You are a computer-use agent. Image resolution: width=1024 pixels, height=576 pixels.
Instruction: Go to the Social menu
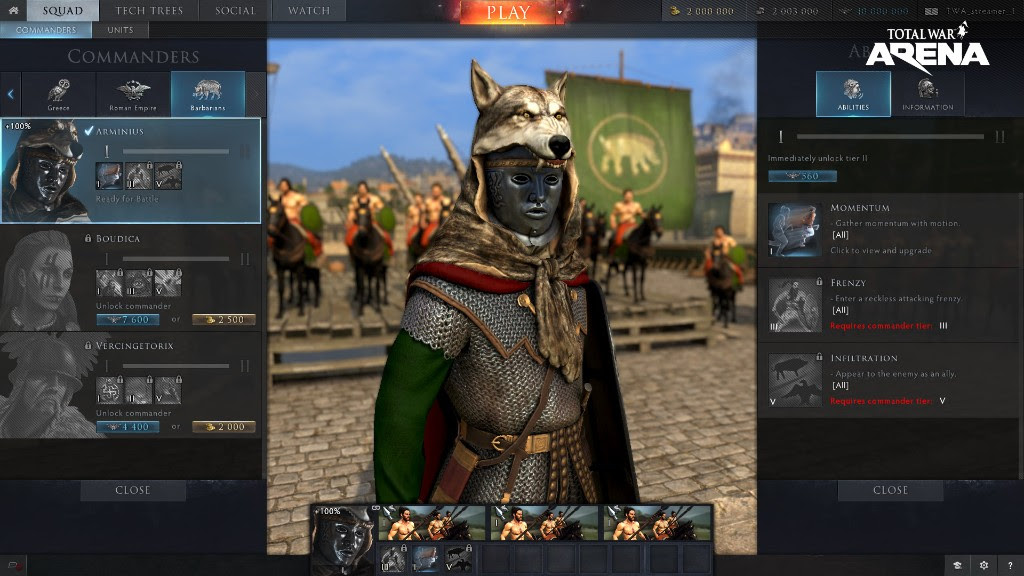tap(236, 11)
